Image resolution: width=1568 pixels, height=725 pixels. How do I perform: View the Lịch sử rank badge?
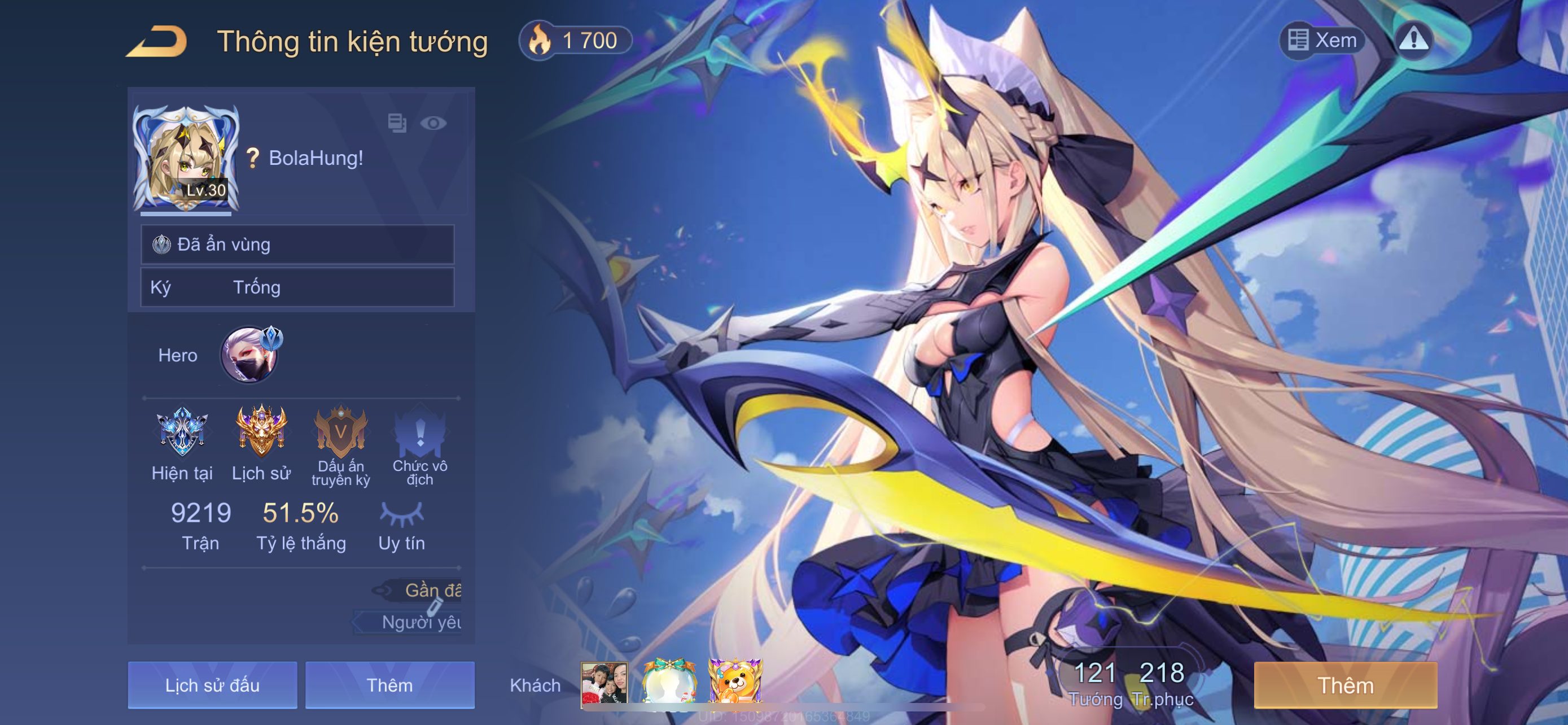tap(261, 432)
